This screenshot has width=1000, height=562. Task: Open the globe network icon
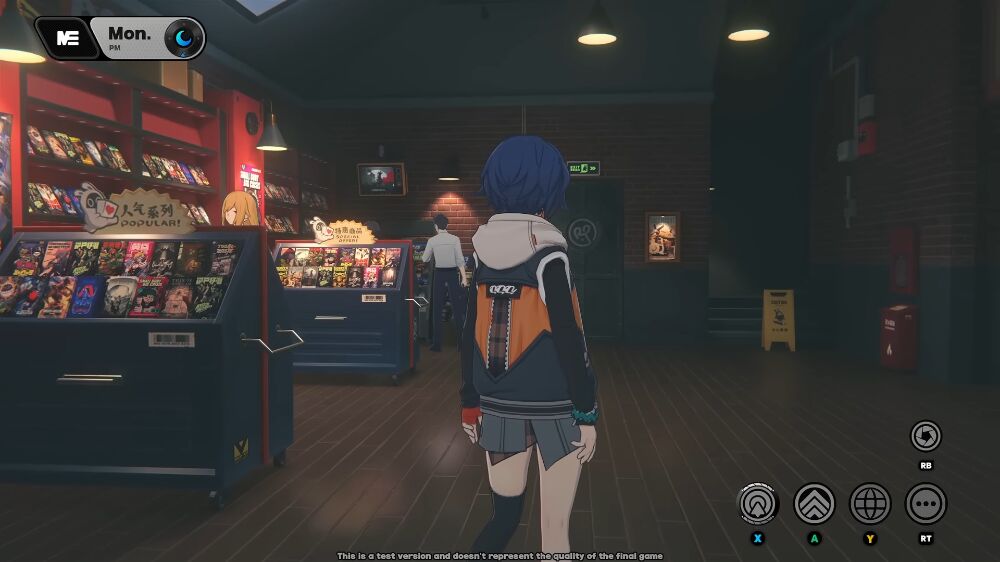coord(870,503)
